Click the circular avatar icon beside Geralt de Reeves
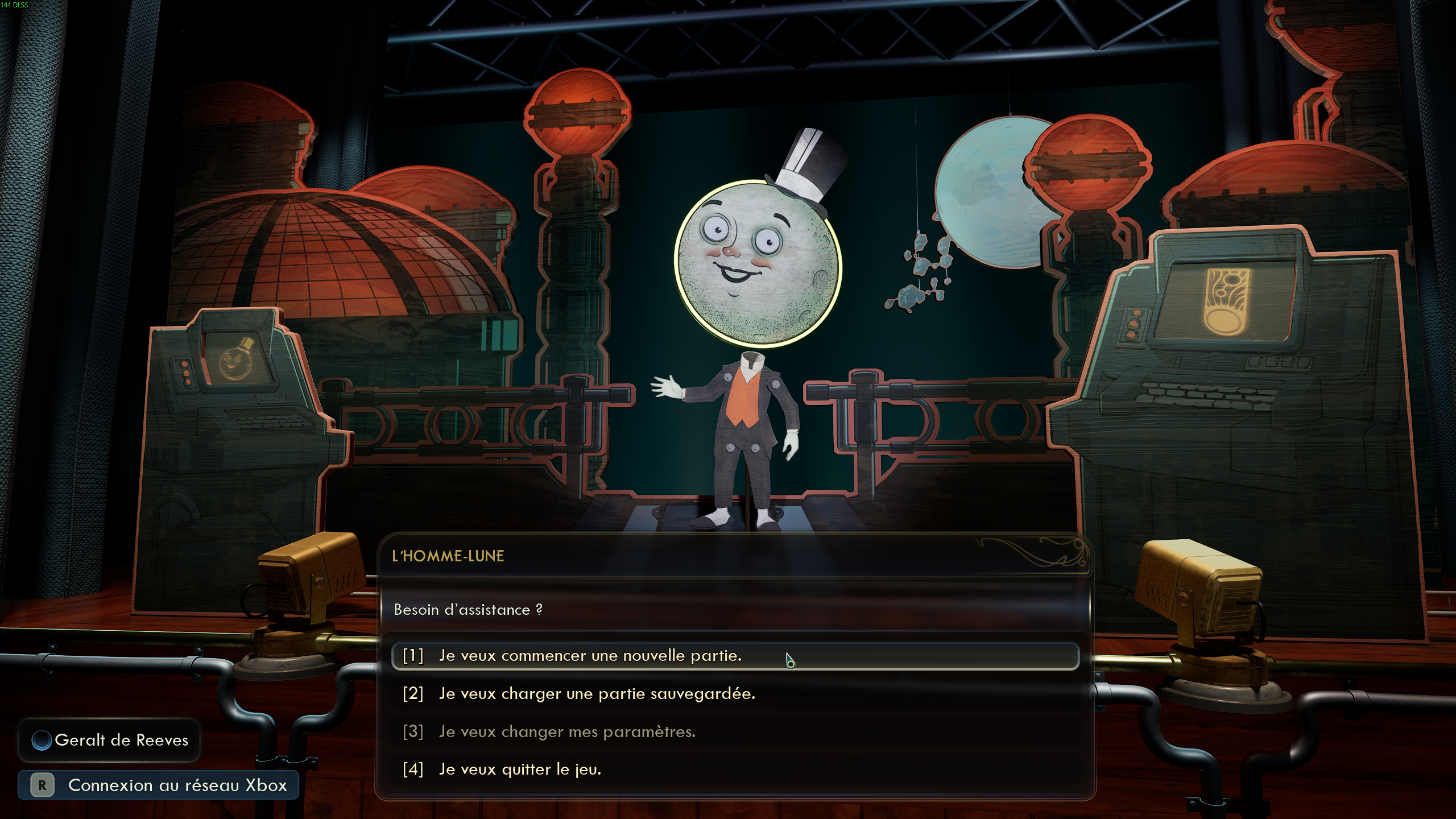The image size is (1456, 819). point(43,740)
